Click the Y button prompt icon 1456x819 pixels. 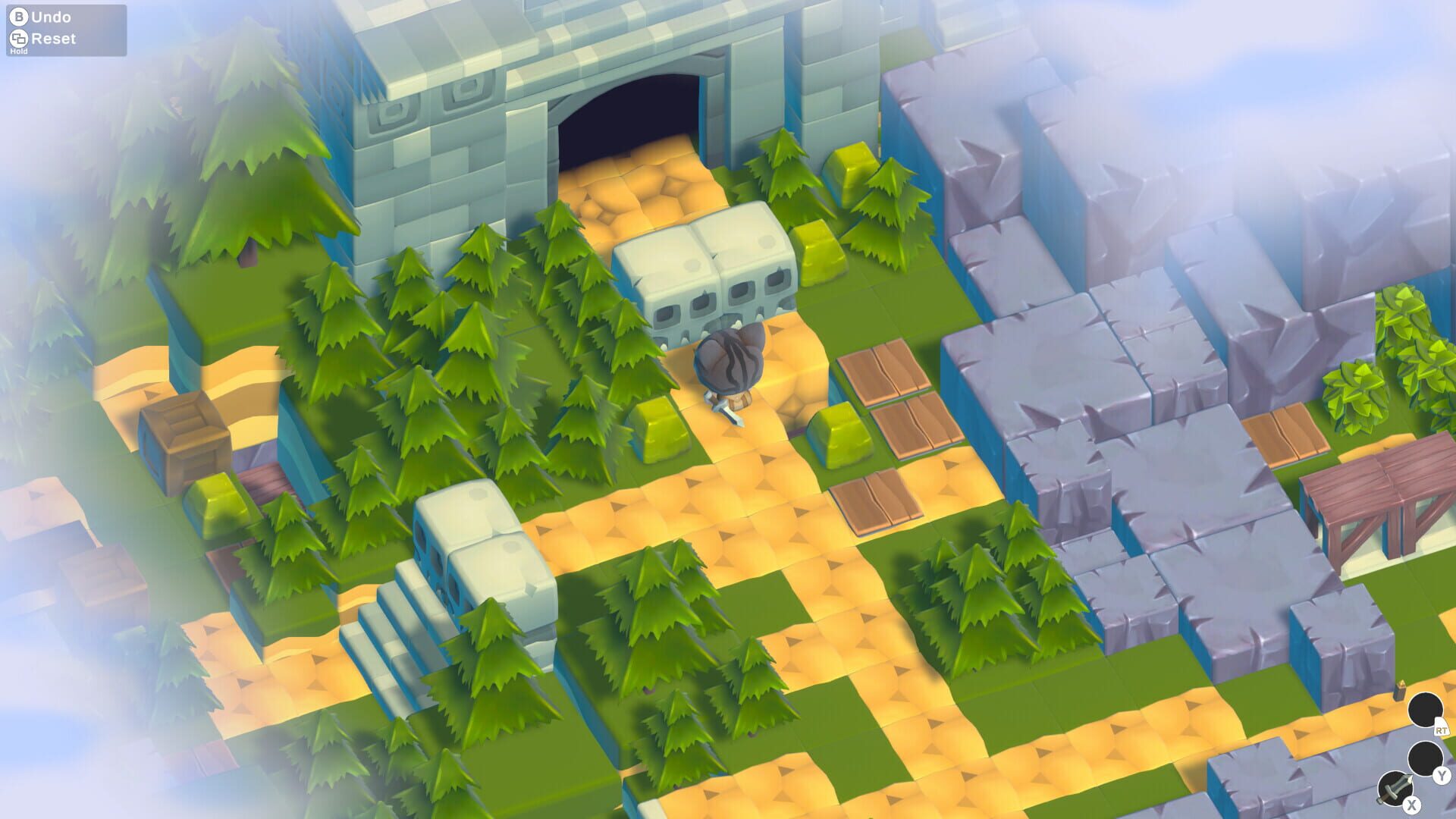click(x=1442, y=774)
